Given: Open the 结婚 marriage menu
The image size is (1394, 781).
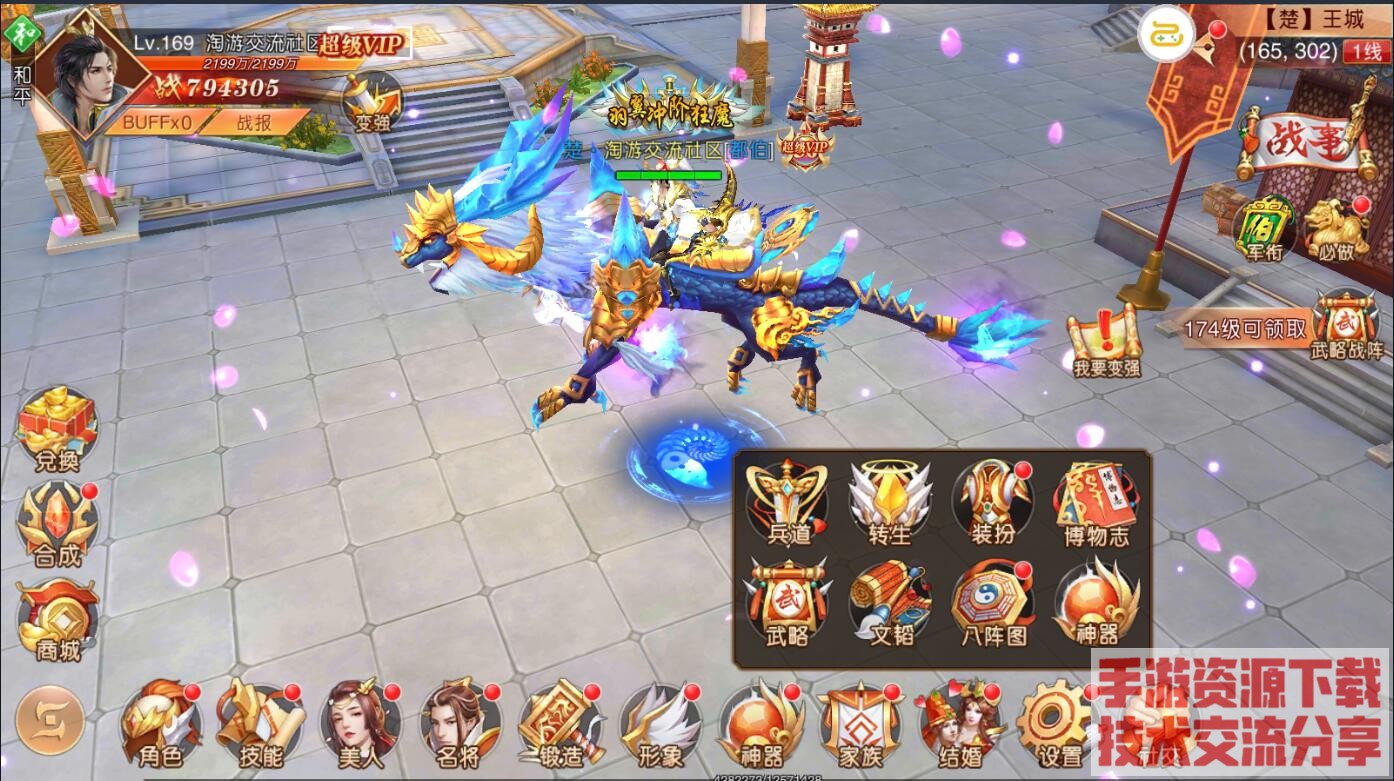Looking at the screenshot, I should click(959, 723).
